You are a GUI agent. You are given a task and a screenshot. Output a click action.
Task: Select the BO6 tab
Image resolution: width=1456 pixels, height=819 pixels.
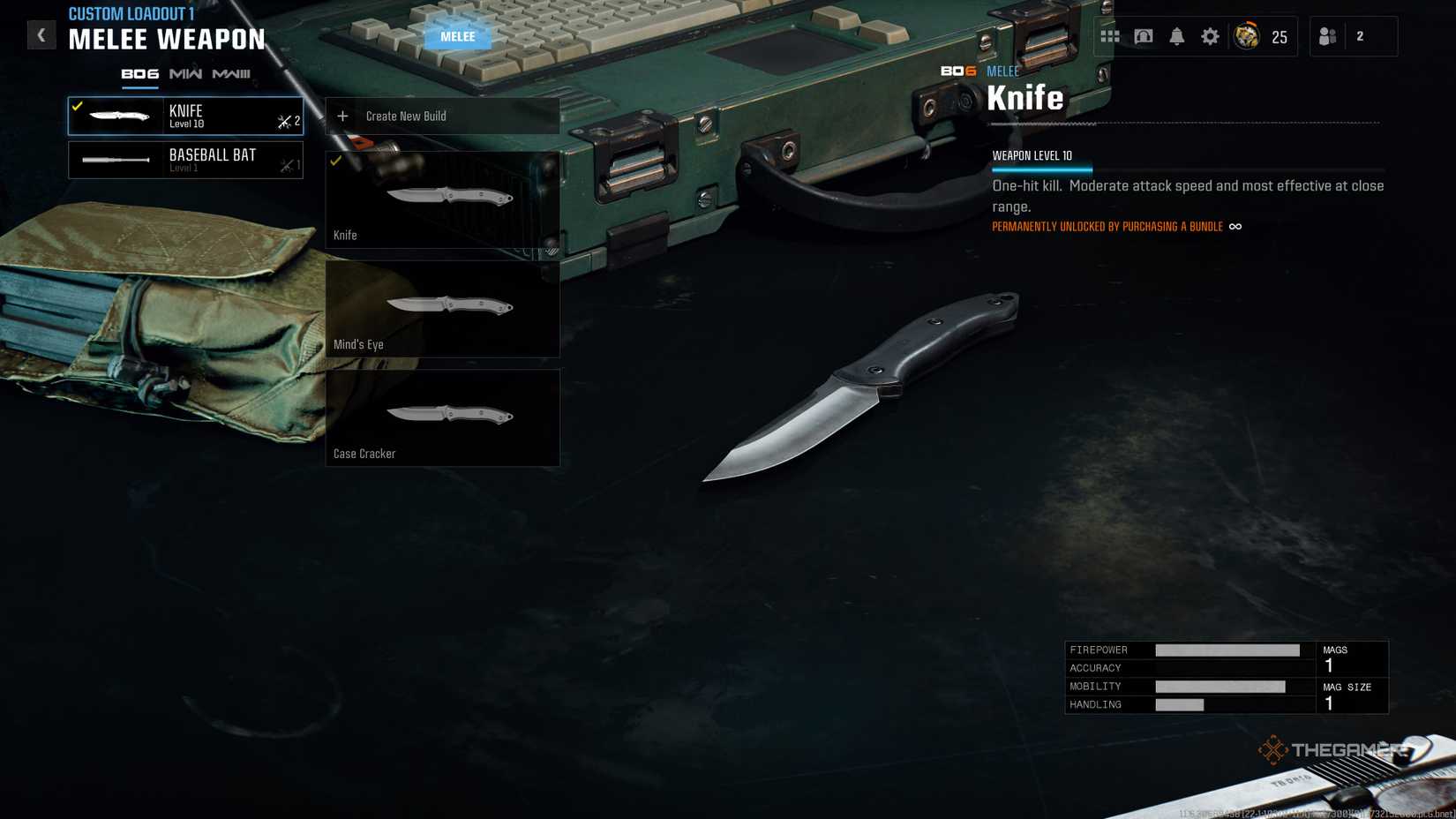click(139, 74)
